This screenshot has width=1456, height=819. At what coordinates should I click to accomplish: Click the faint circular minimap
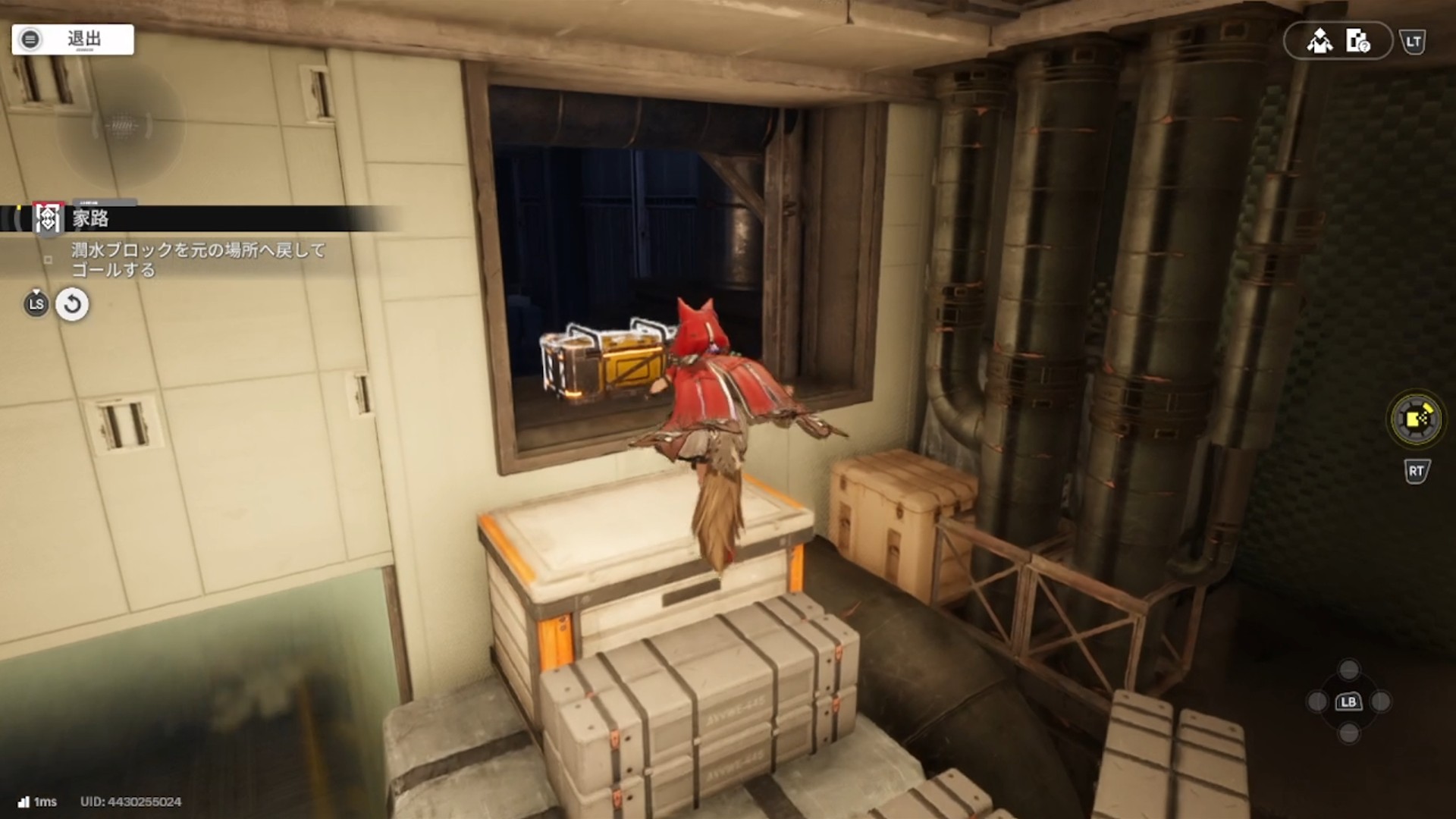pos(121,126)
